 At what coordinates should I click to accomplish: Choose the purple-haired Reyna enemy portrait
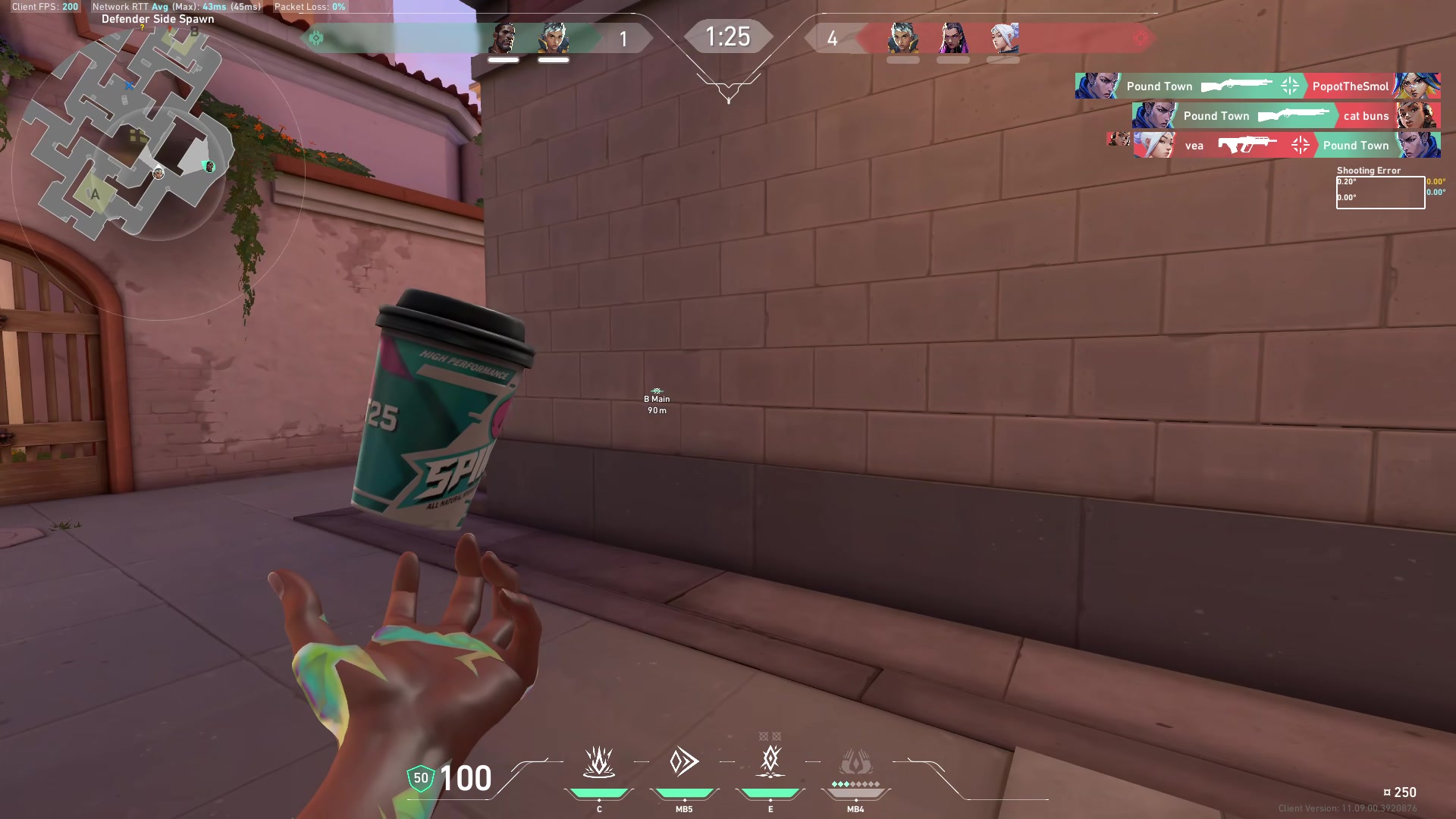coord(953,38)
